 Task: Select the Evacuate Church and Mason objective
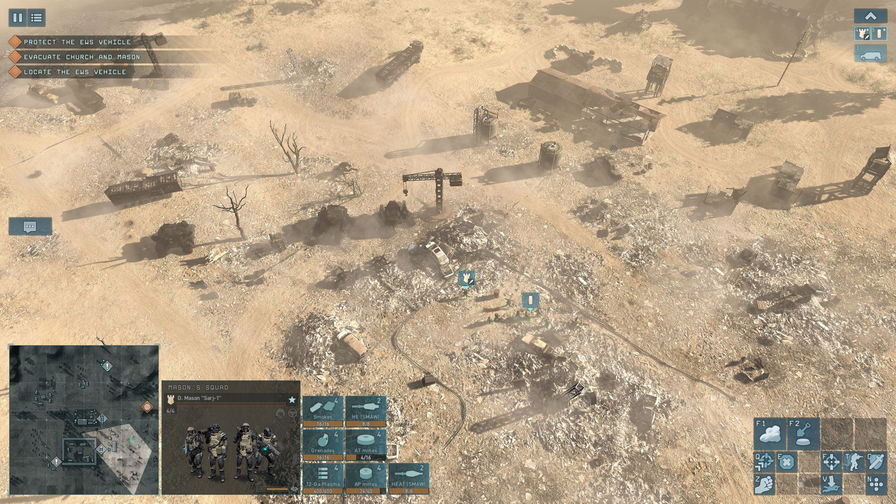click(x=75, y=57)
